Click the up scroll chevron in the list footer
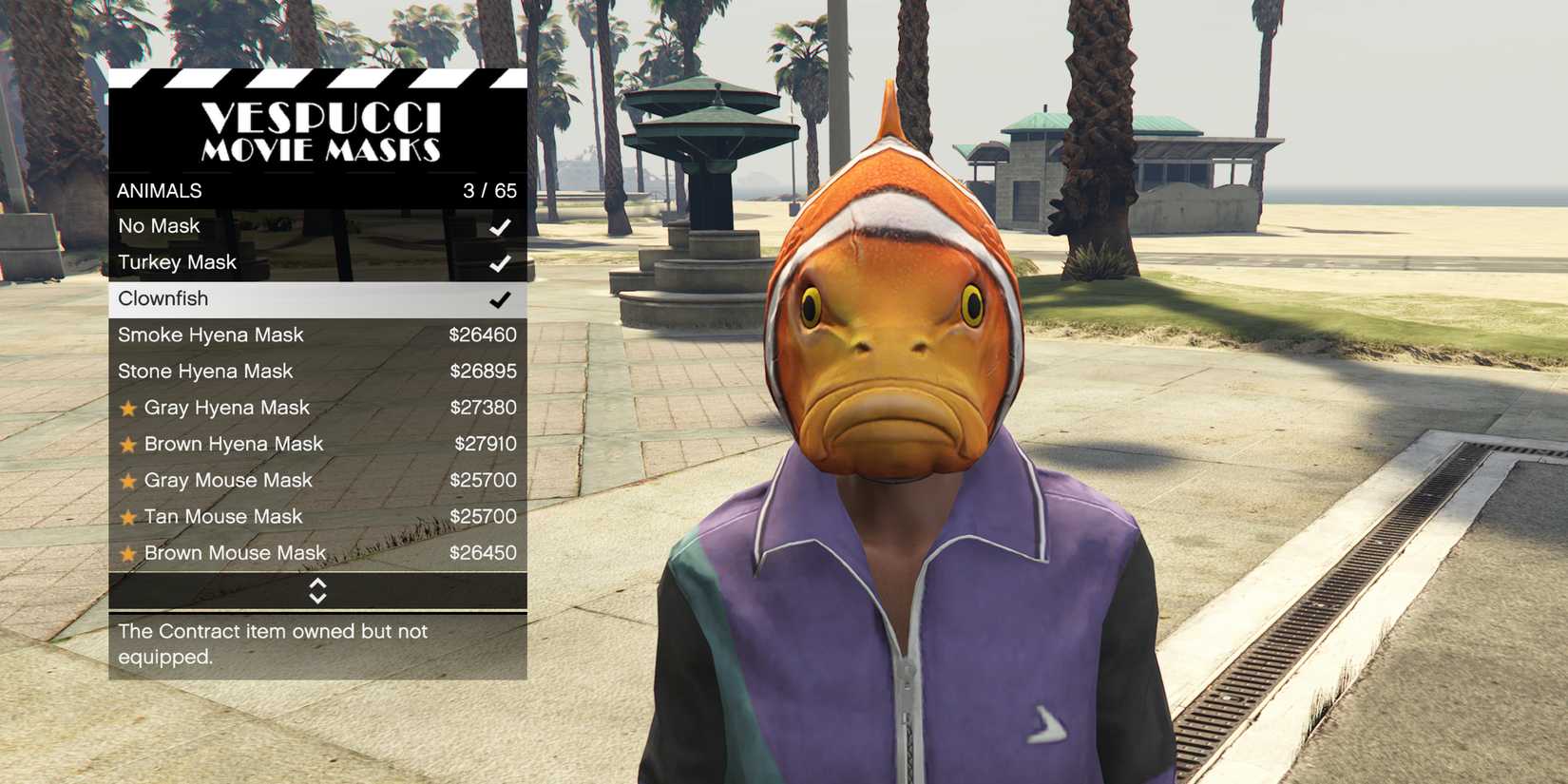 (318, 584)
